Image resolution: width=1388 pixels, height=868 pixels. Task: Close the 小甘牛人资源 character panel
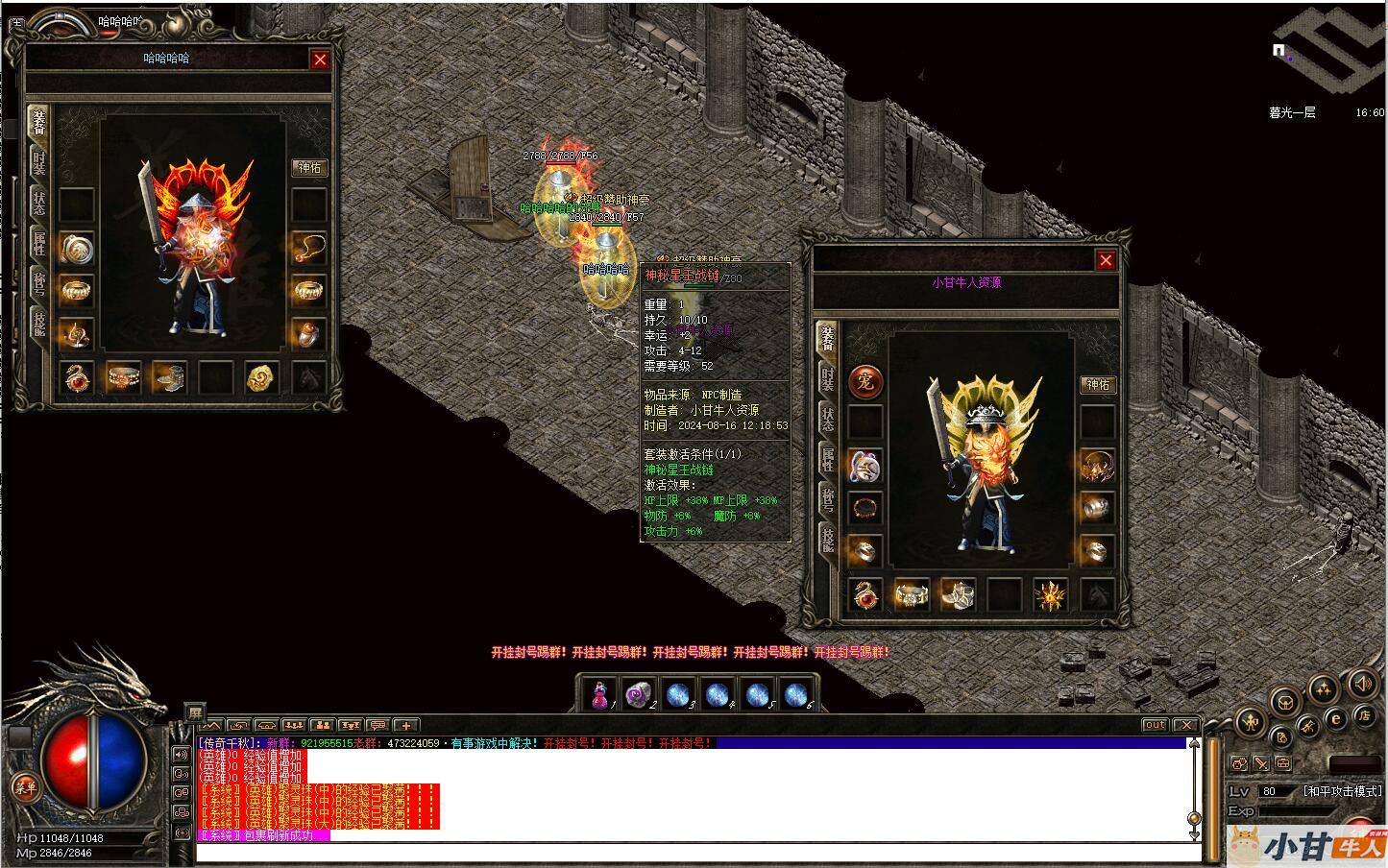tap(1106, 260)
